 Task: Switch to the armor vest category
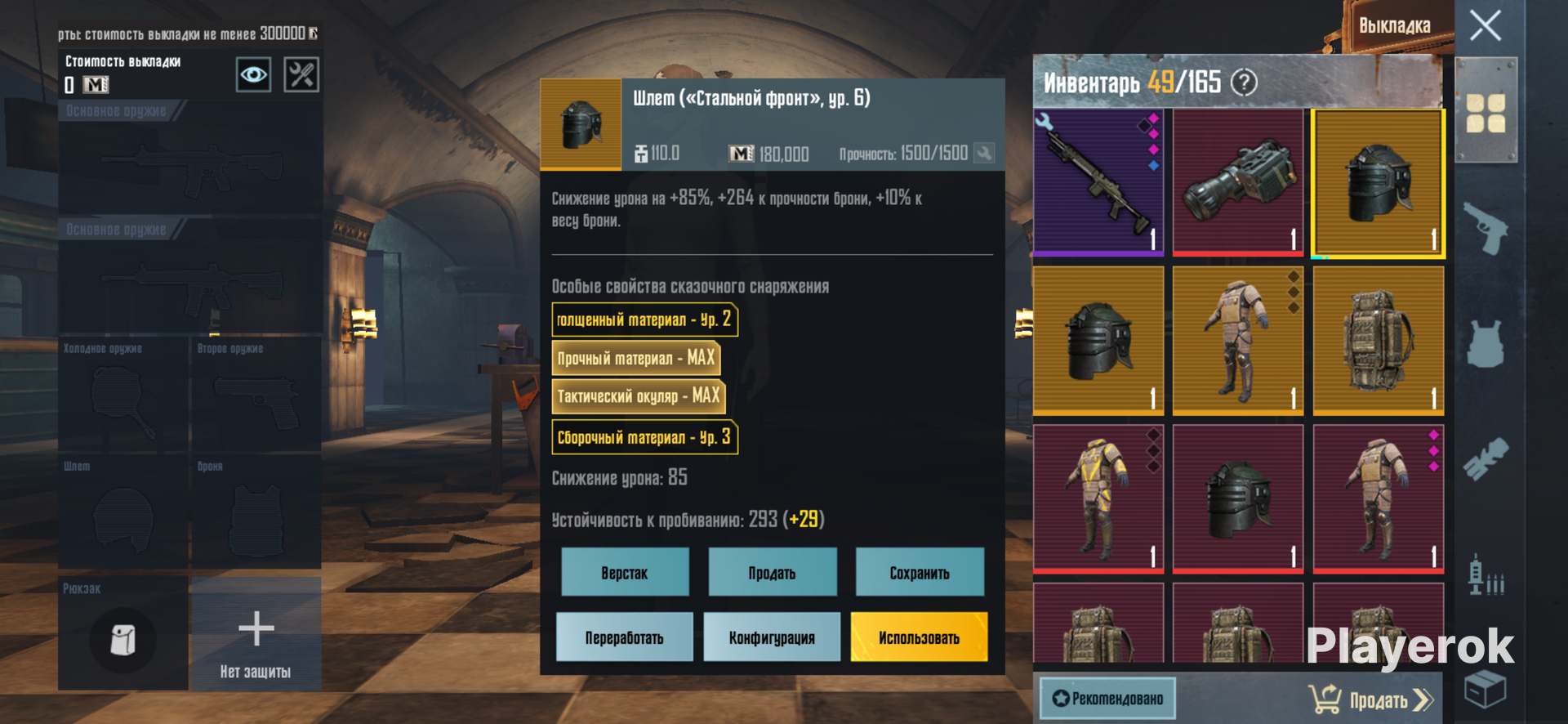(x=1486, y=343)
